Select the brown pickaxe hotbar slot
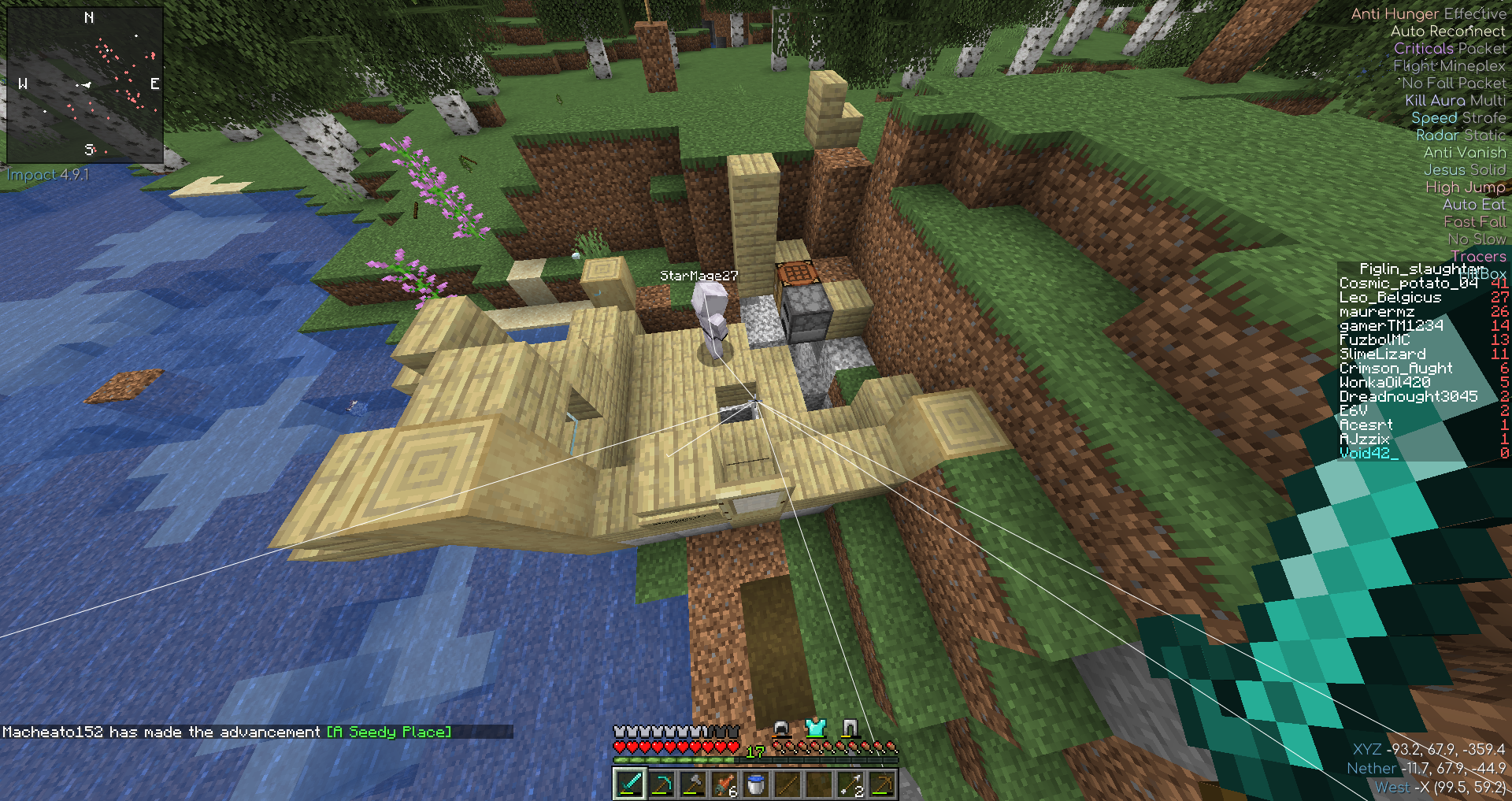The image size is (1512, 801). [x=882, y=784]
